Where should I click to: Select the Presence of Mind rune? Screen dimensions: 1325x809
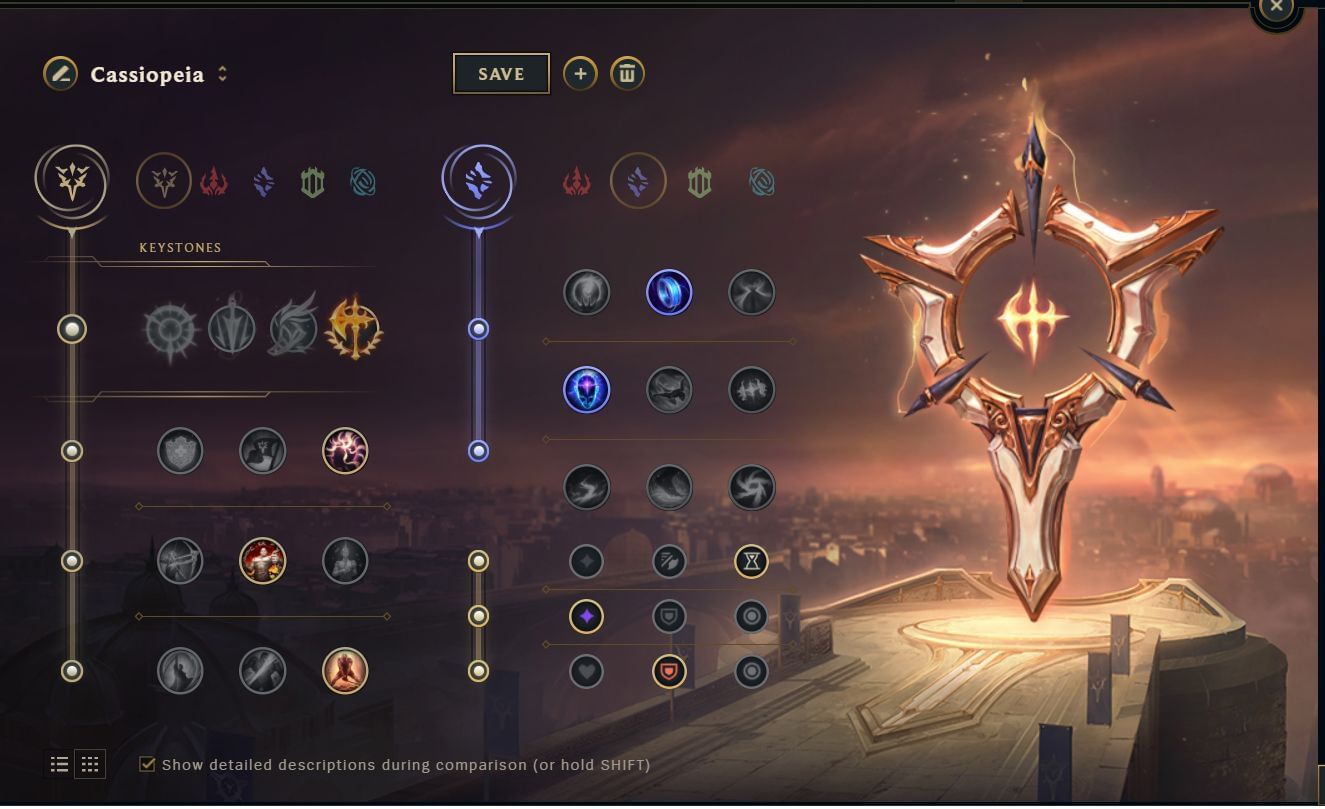344,451
